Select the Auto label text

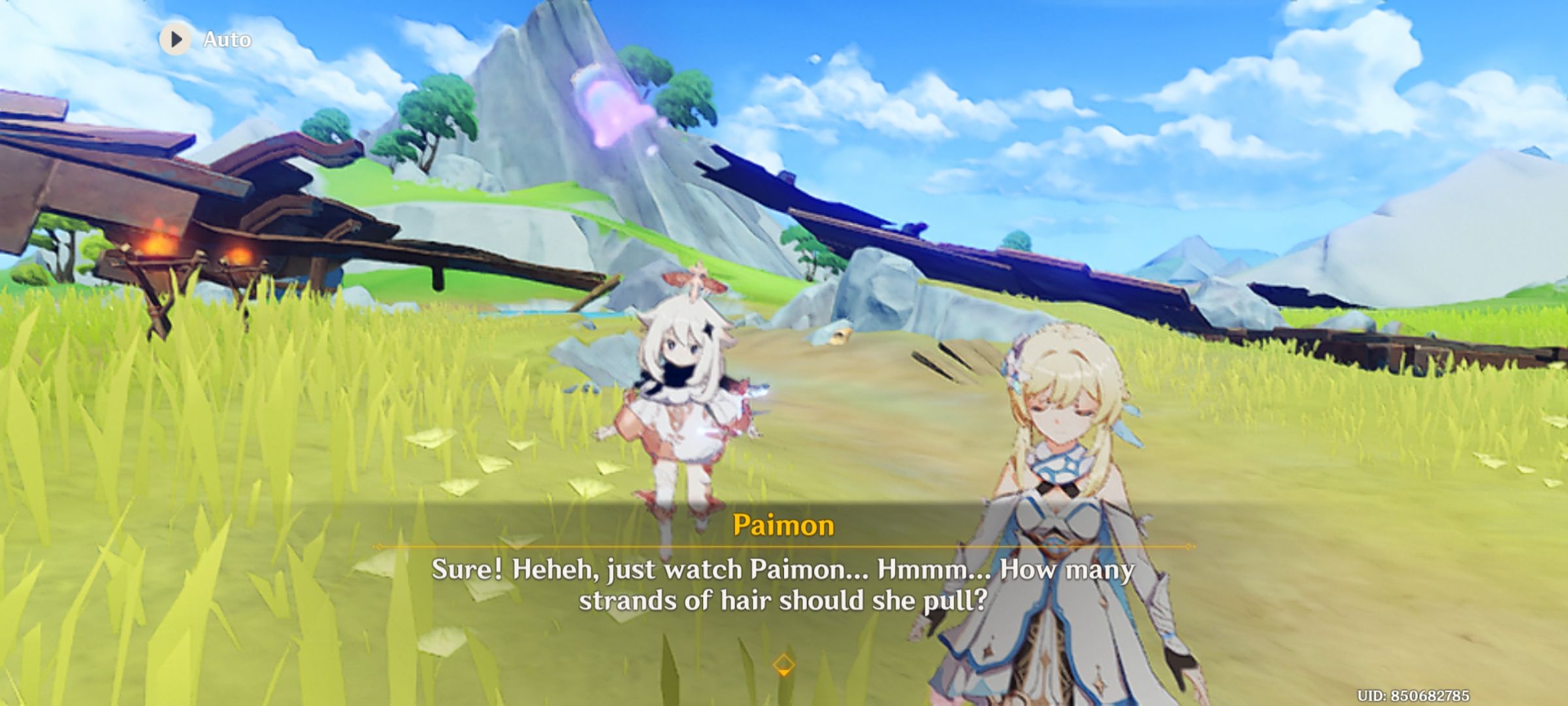click(226, 39)
